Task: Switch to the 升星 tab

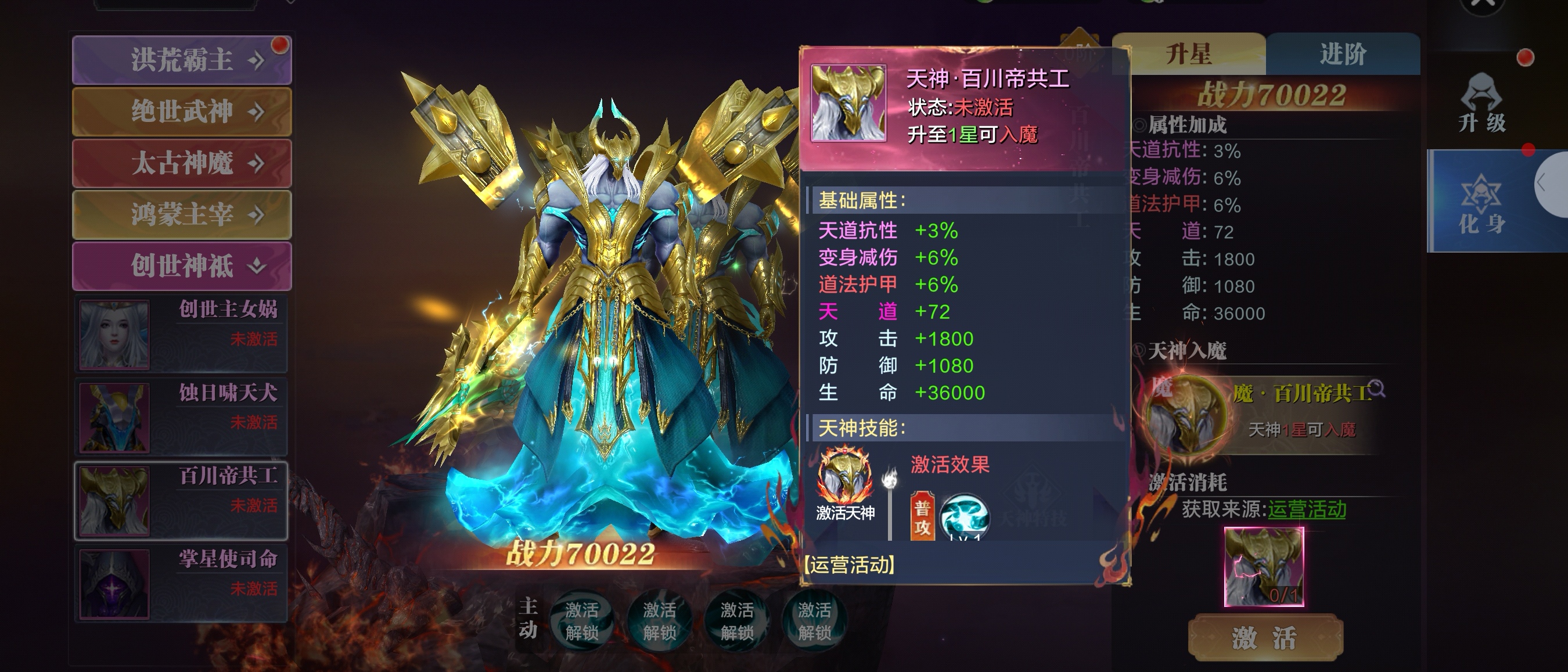Action: [x=1188, y=54]
